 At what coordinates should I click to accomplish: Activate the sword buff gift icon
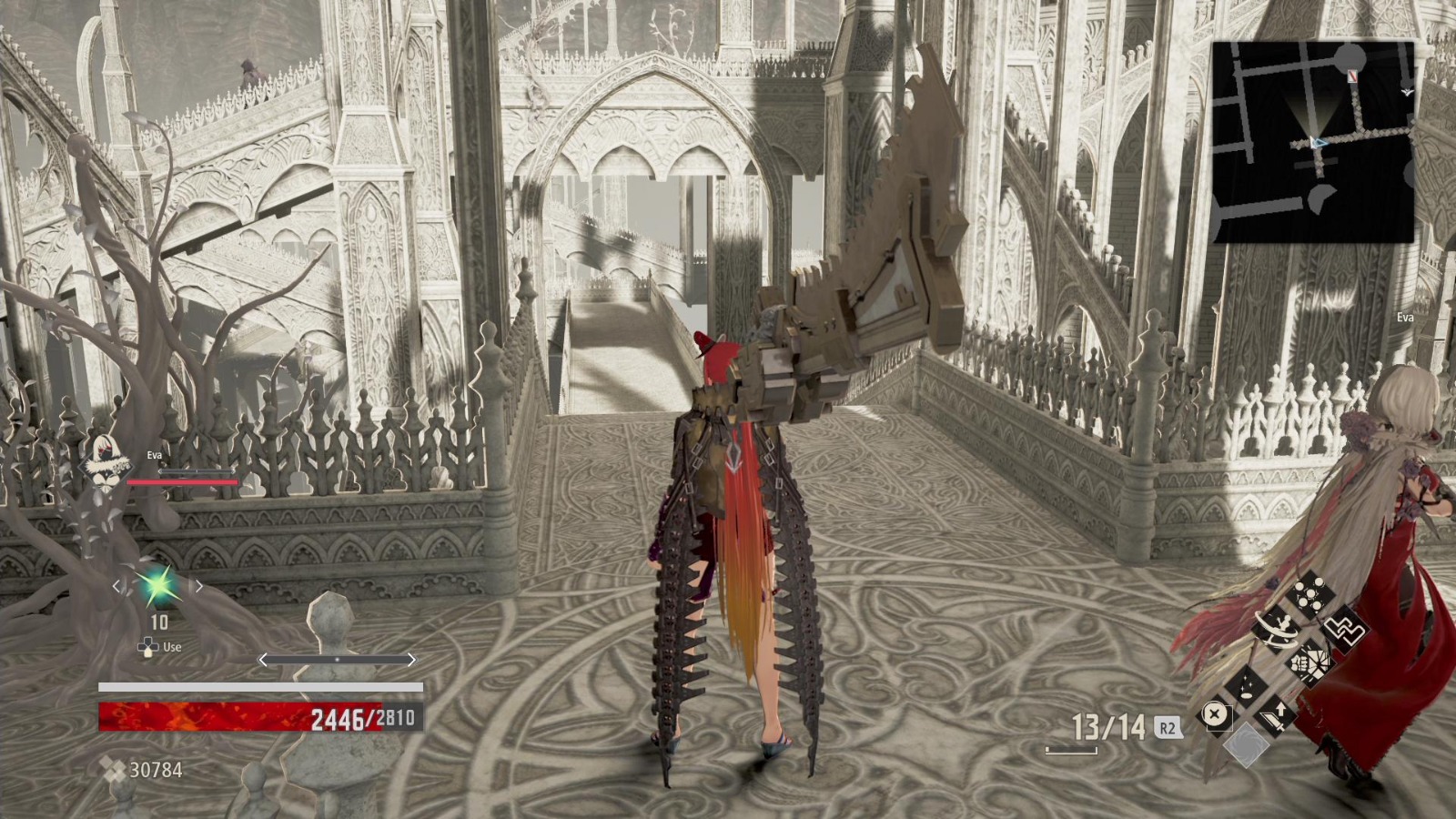(1274, 718)
